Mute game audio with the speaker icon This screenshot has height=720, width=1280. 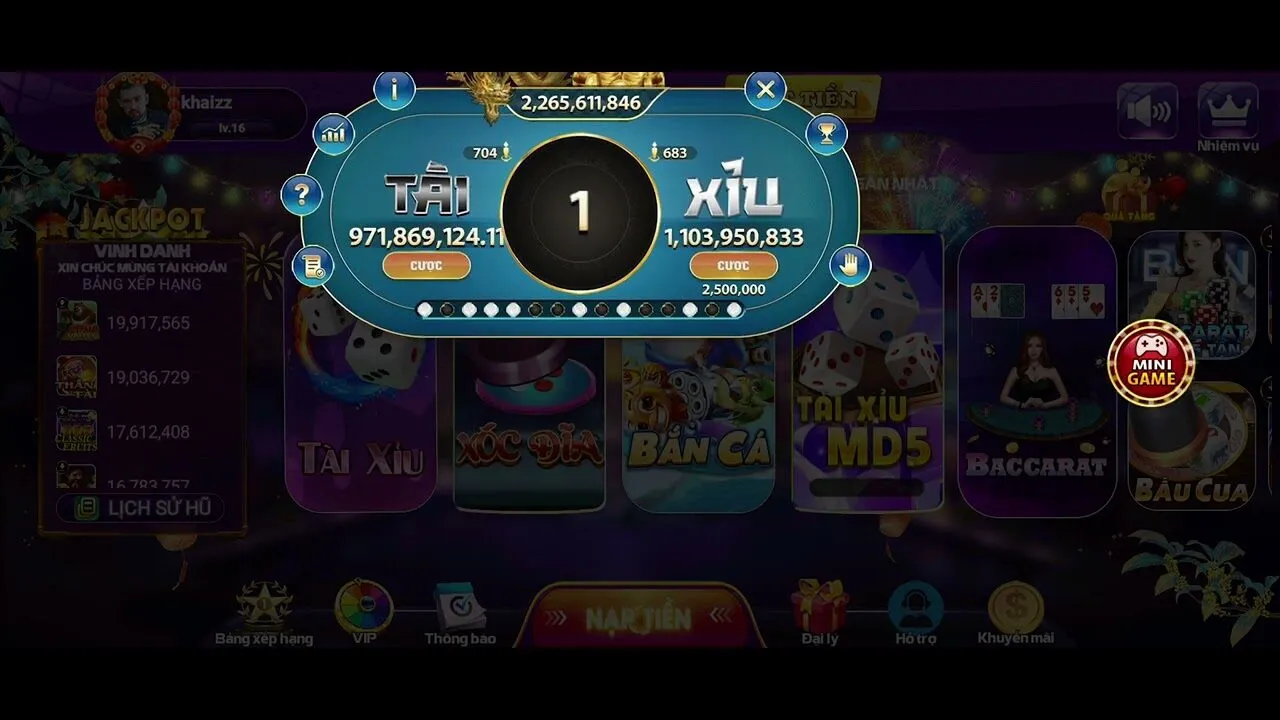click(x=1146, y=110)
